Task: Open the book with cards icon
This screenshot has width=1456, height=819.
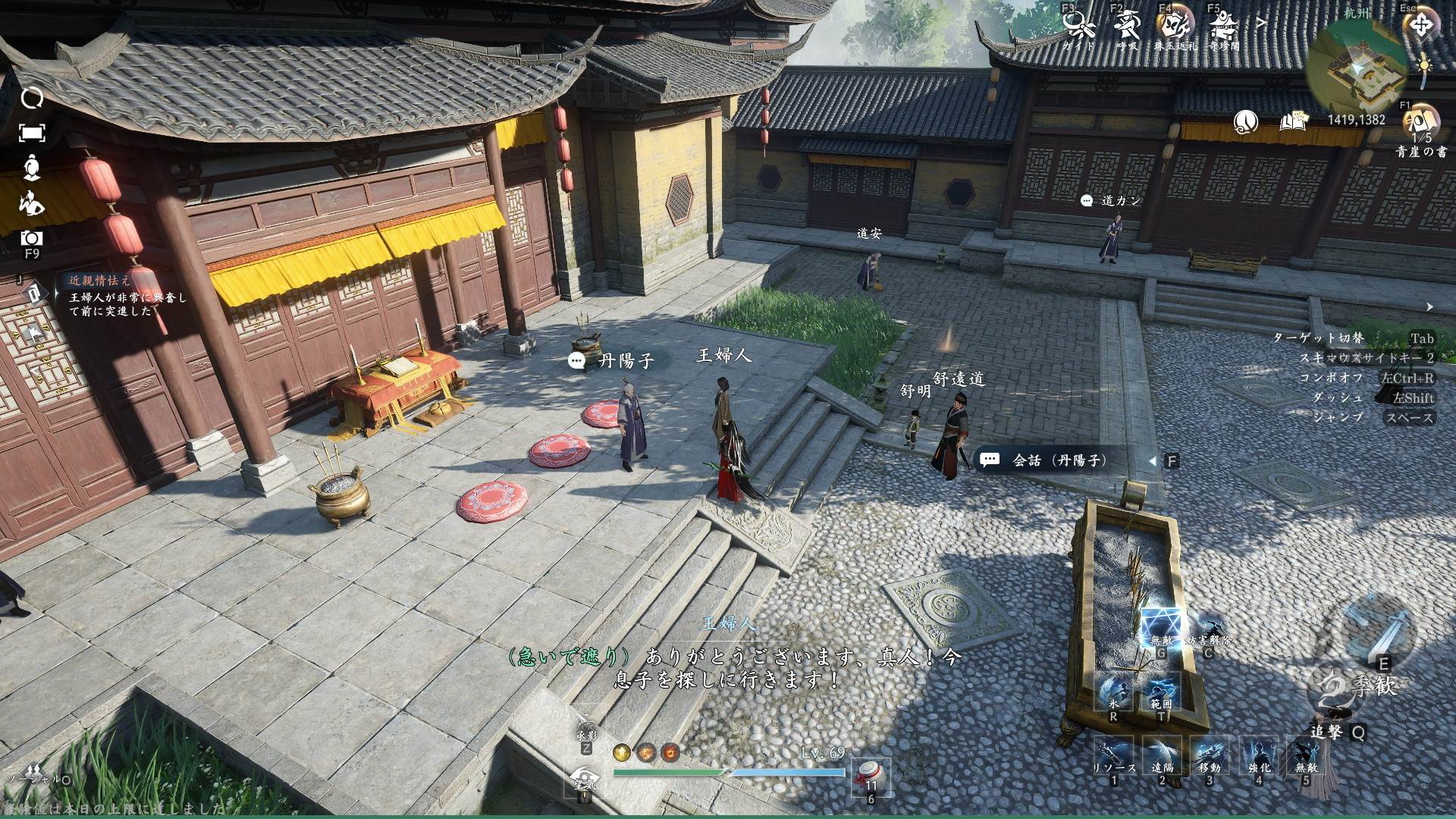Action: point(1294,121)
